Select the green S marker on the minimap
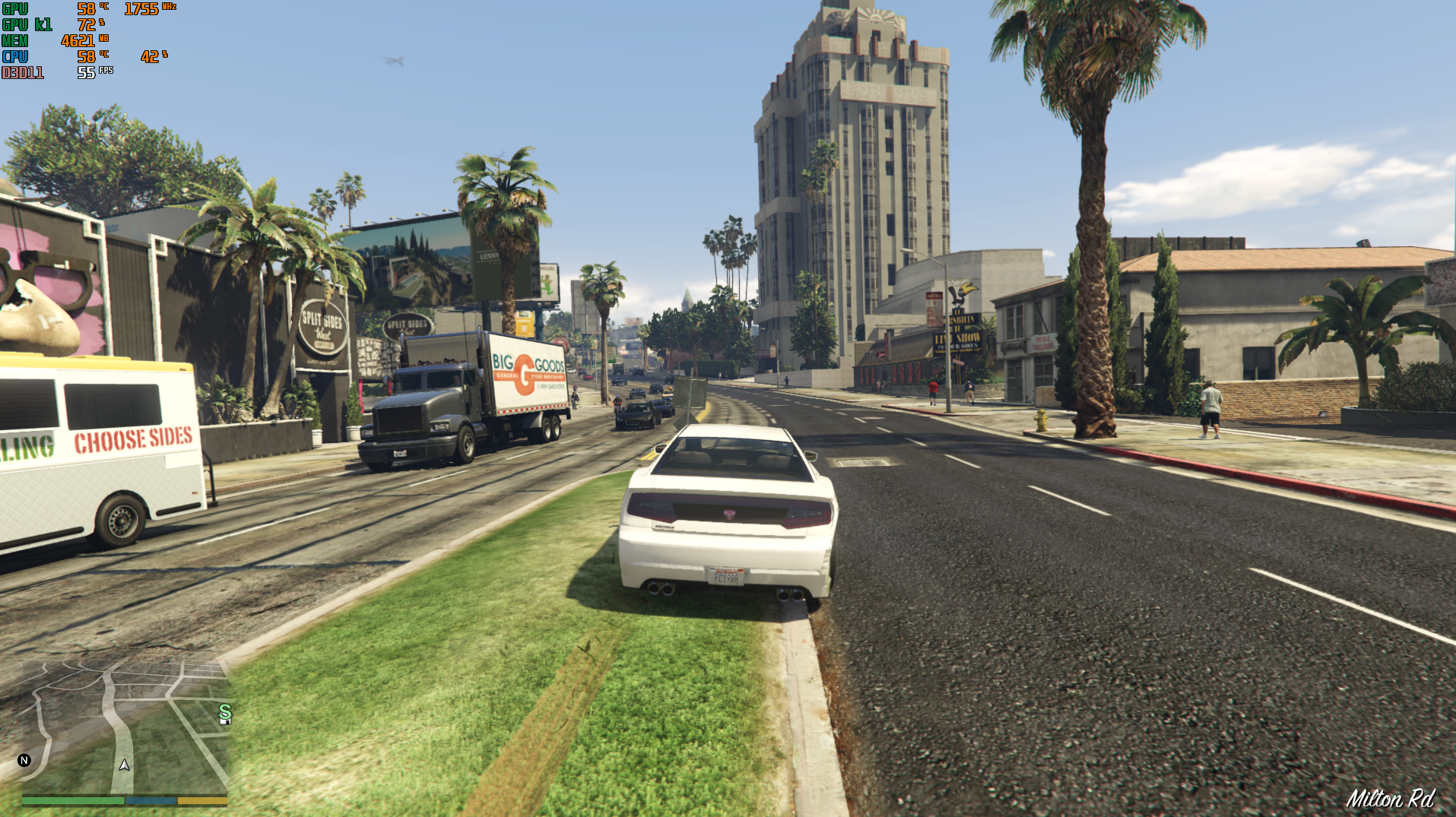Image resolution: width=1456 pixels, height=817 pixels. (224, 711)
